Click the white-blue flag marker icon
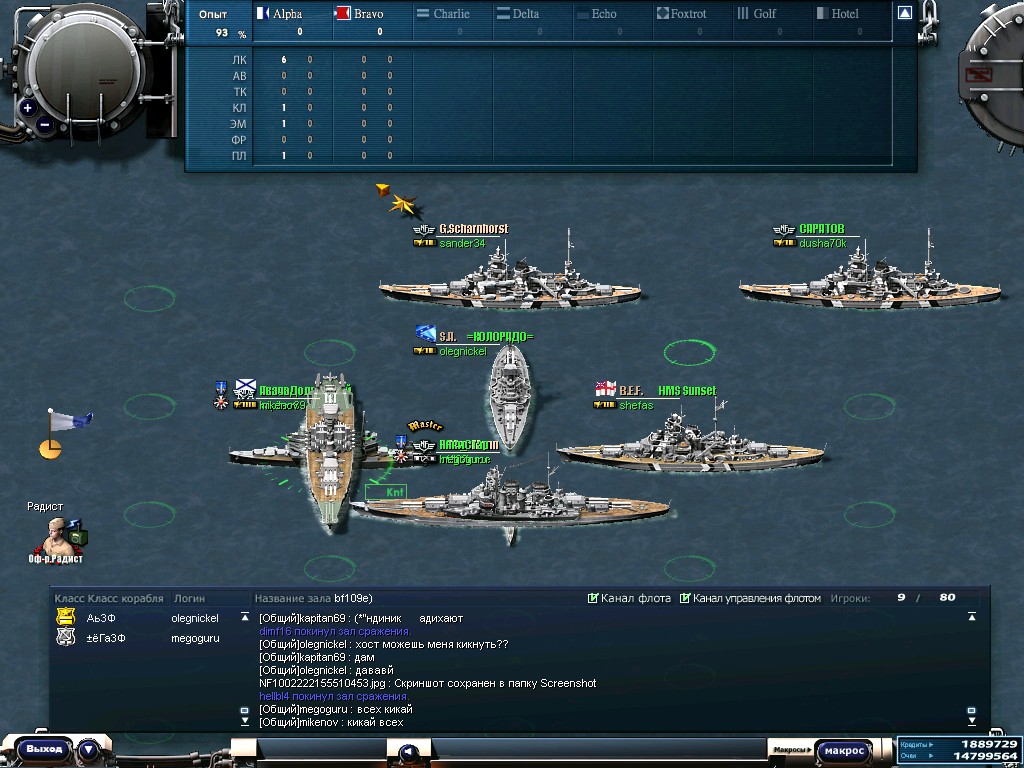1024x768 pixels. coord(68,422)
